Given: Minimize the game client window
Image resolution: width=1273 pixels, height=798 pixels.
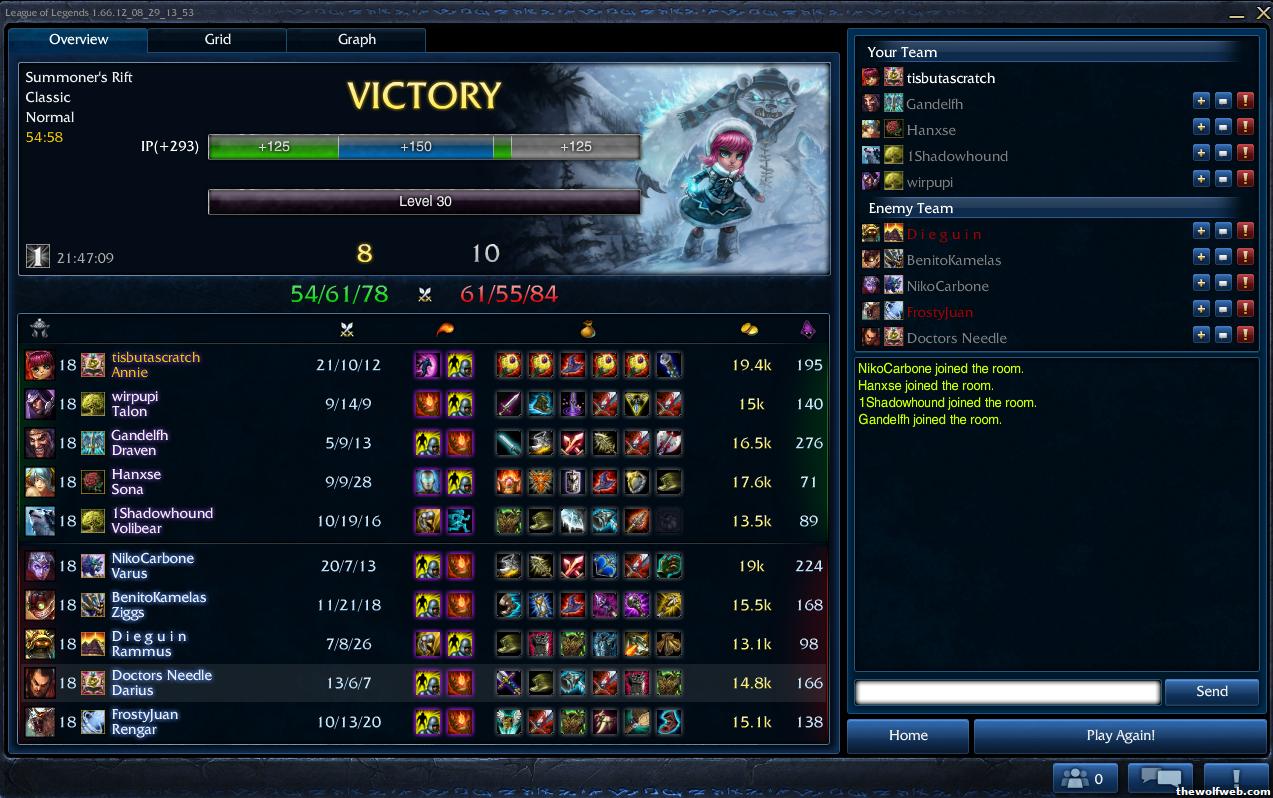Looking at the screenshot, I should (1236, 14).
